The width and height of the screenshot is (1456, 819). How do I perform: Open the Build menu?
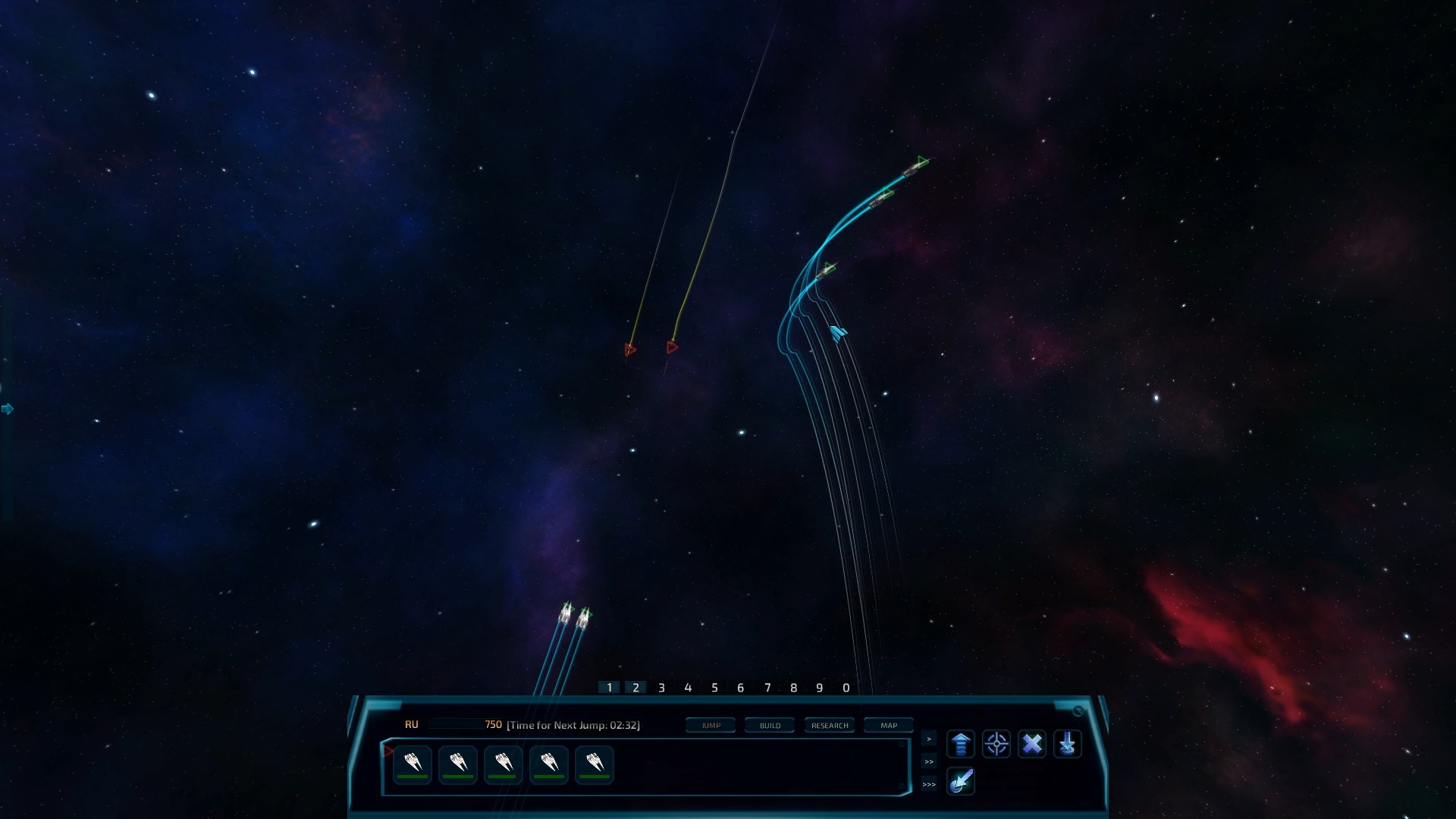click(x=770, y=726)
